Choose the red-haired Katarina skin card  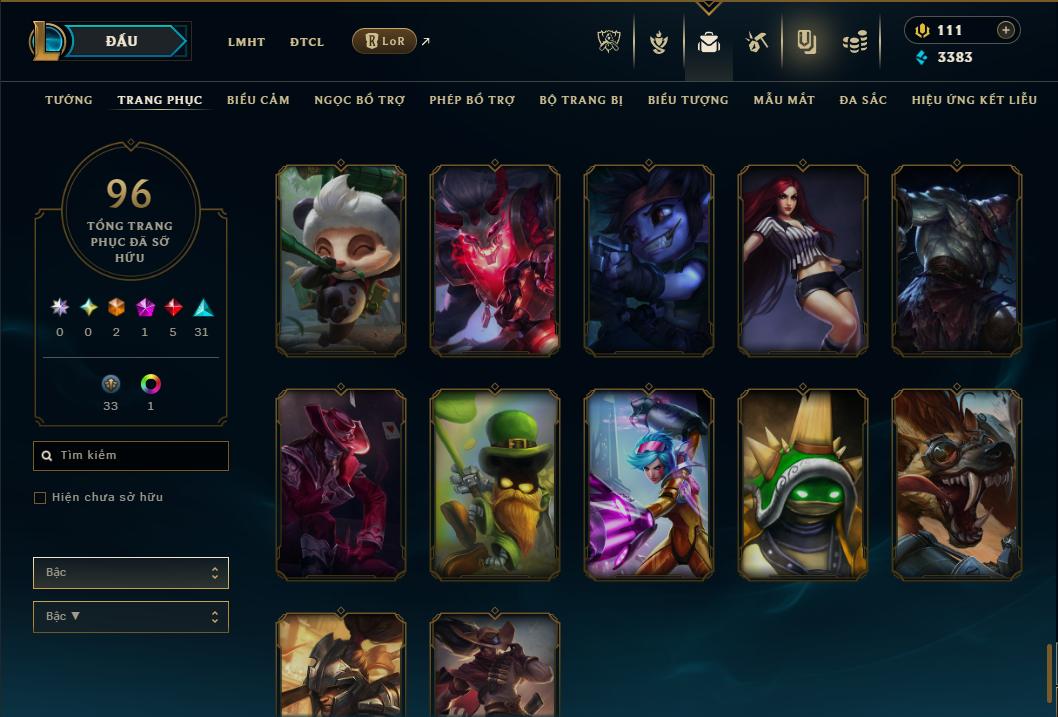pos(803,260)
